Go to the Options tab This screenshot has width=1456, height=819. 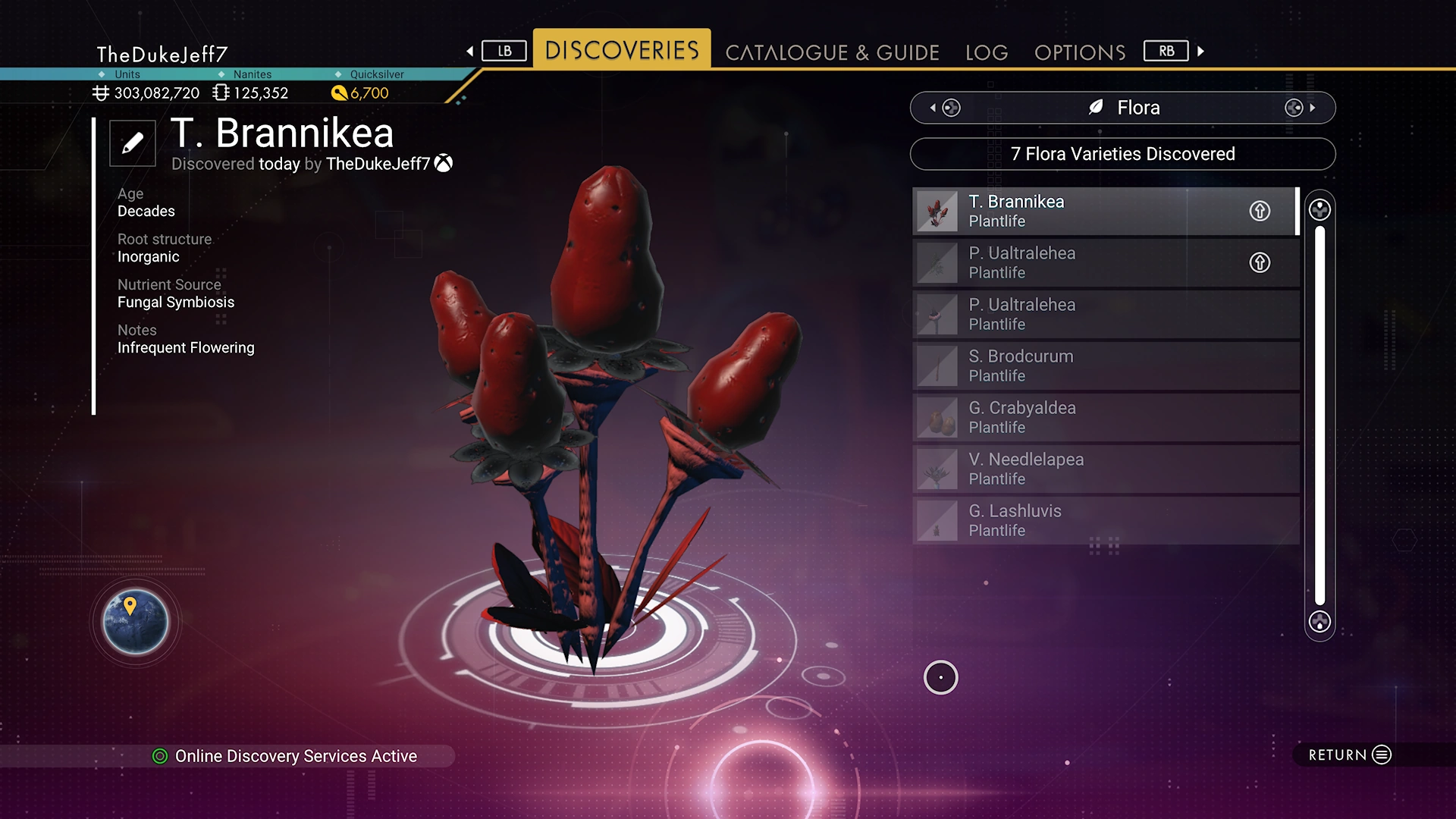(1080, 52)
